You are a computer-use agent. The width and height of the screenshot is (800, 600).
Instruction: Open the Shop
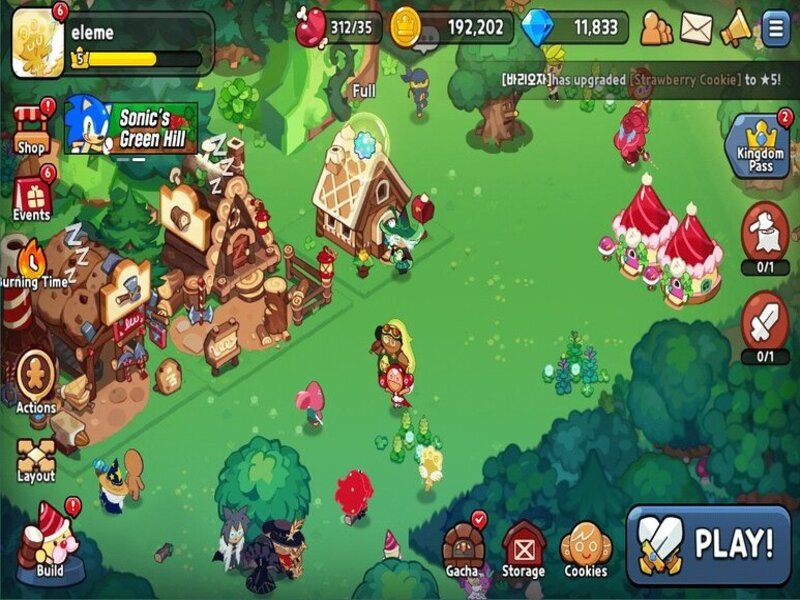click(x=32, y=128)
